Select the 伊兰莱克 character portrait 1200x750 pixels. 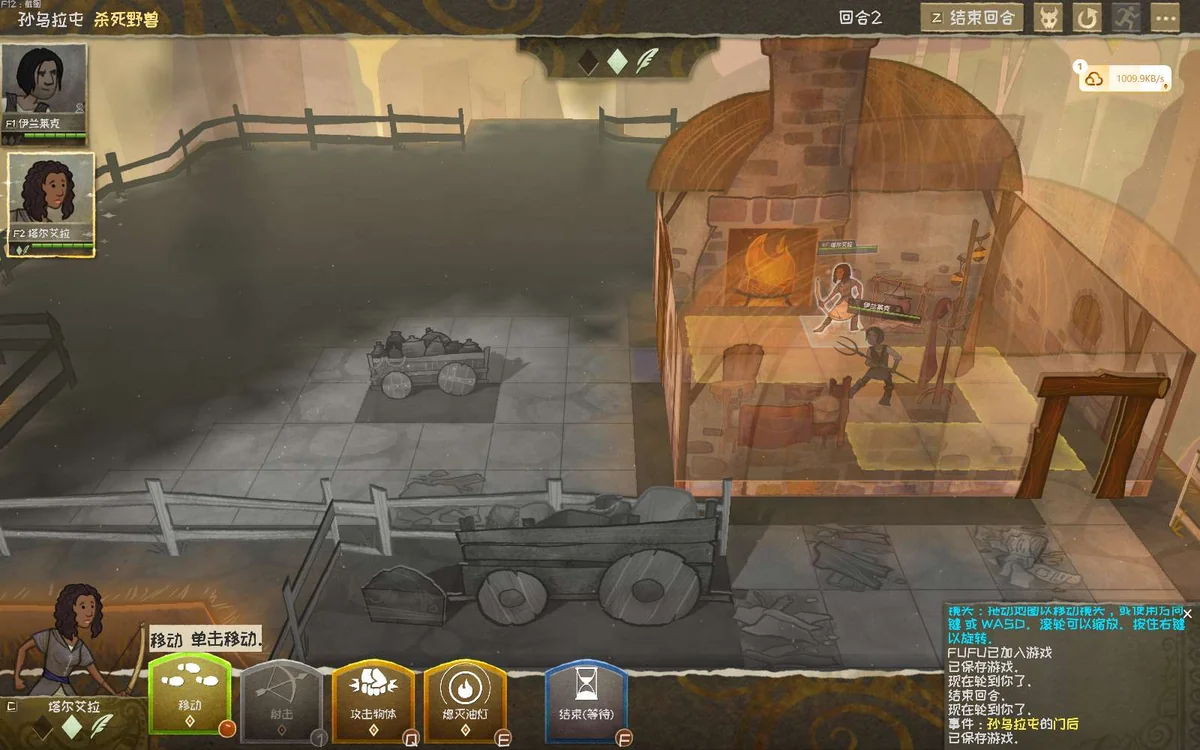coord(43,92)
